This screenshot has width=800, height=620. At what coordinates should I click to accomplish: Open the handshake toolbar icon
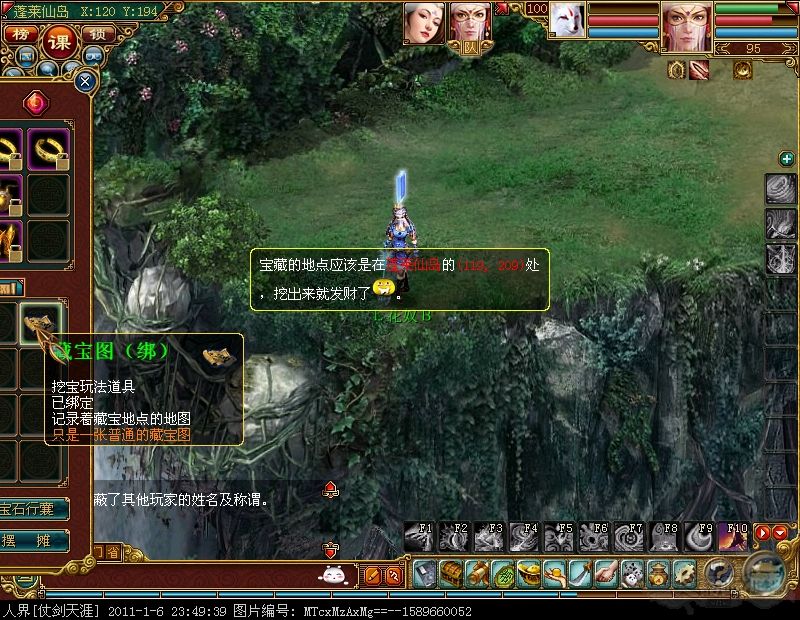(607, 574)
